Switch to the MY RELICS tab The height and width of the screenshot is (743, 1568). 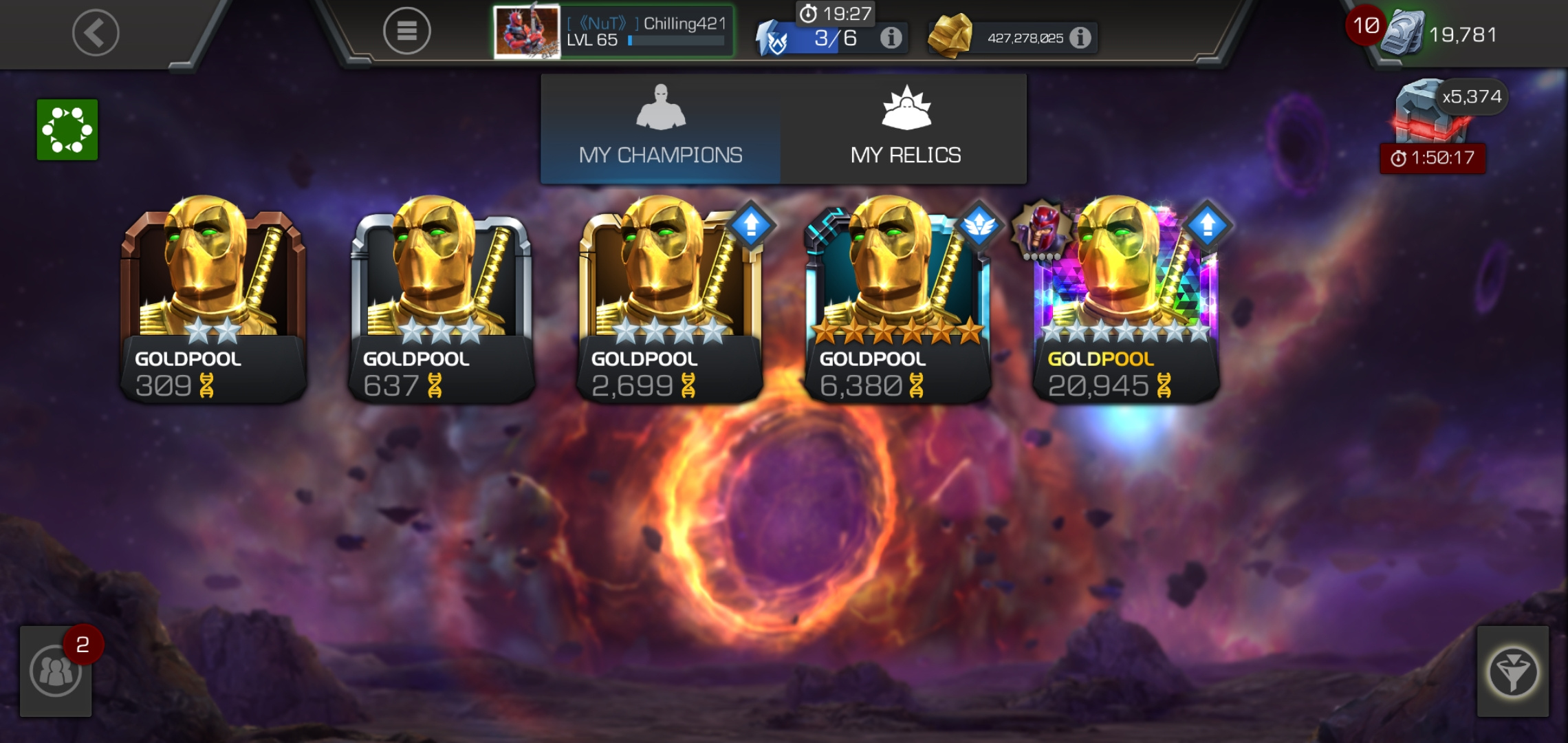[x=905, y=131]
